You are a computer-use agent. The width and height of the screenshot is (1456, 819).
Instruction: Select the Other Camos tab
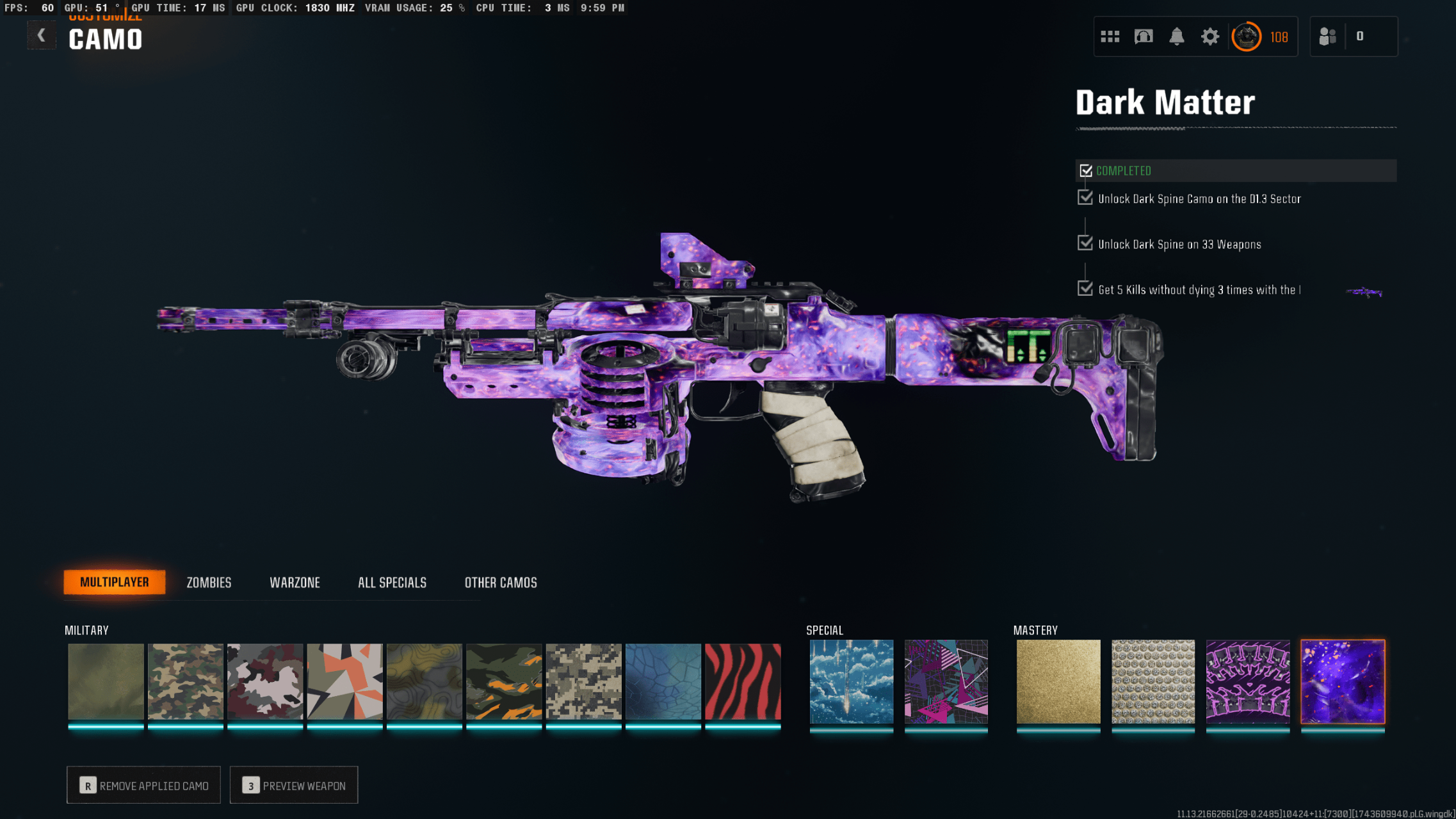point(501,583)
